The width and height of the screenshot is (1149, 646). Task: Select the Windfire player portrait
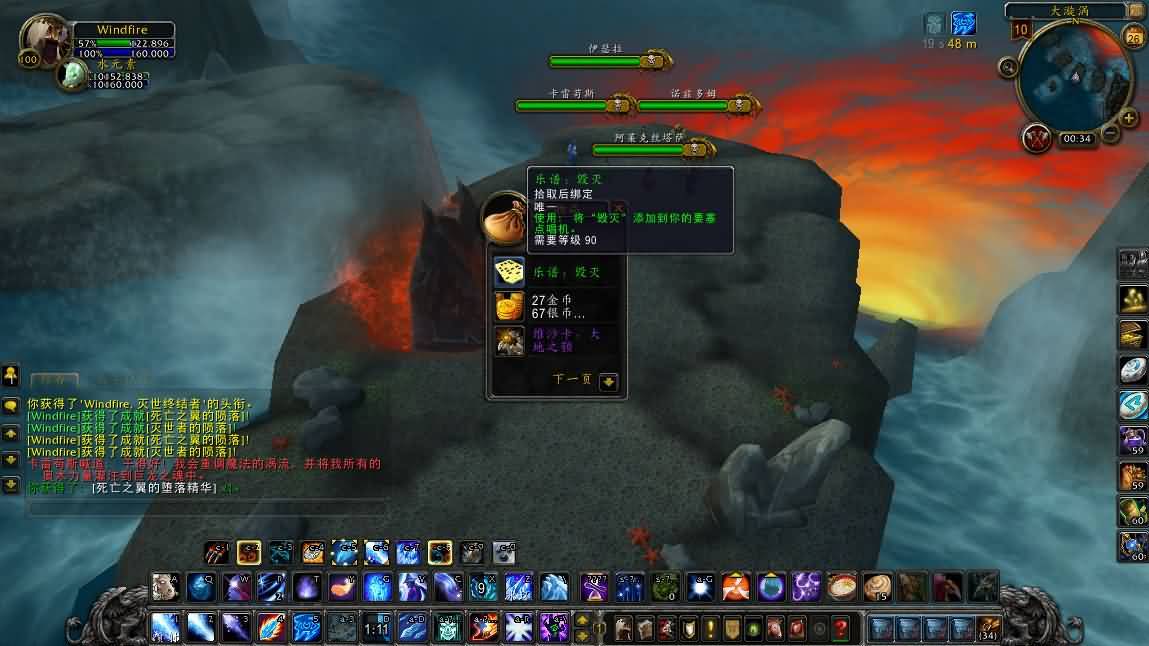[x=45, y=41]
